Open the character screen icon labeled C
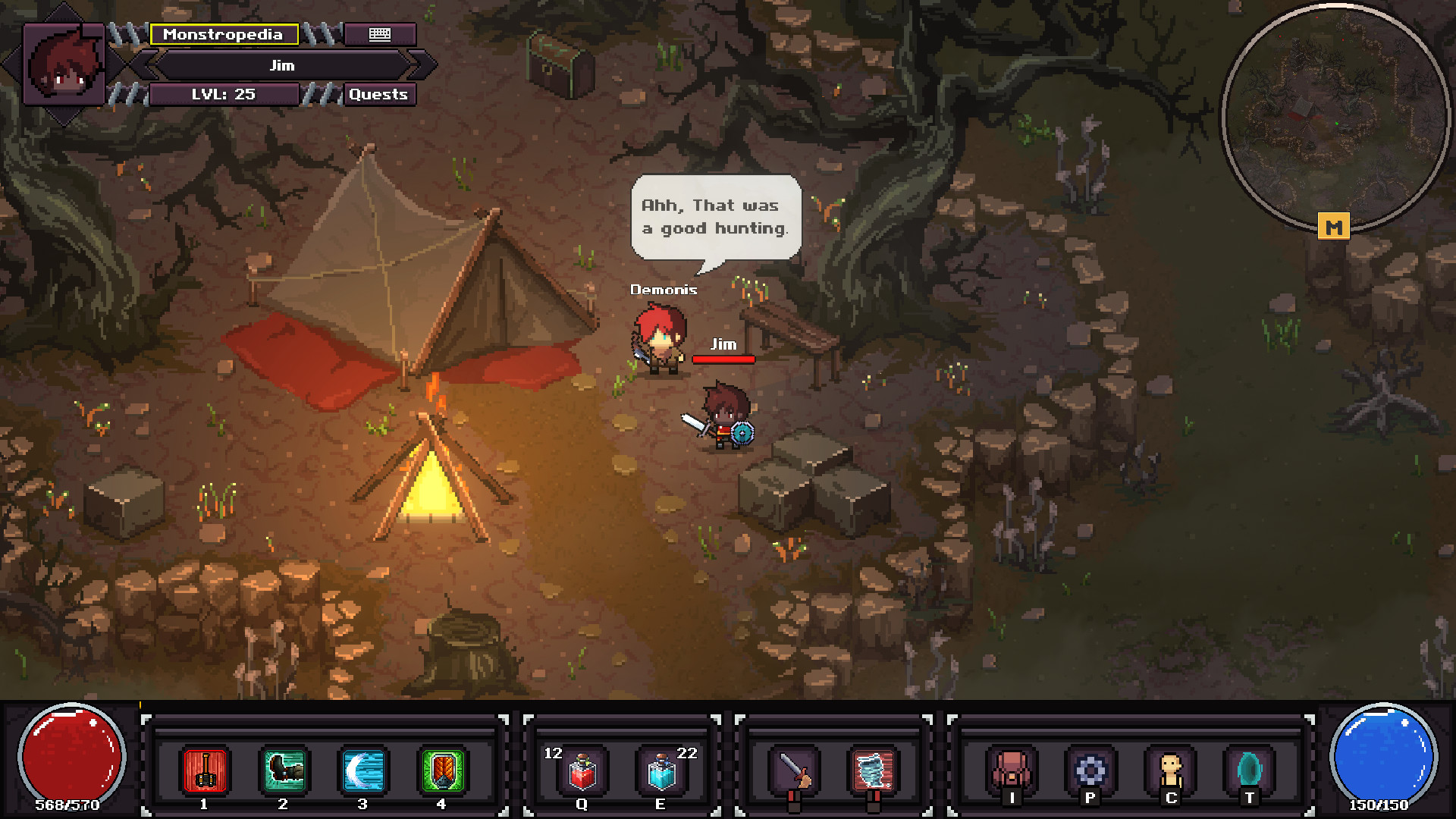 coord(1170,769)
